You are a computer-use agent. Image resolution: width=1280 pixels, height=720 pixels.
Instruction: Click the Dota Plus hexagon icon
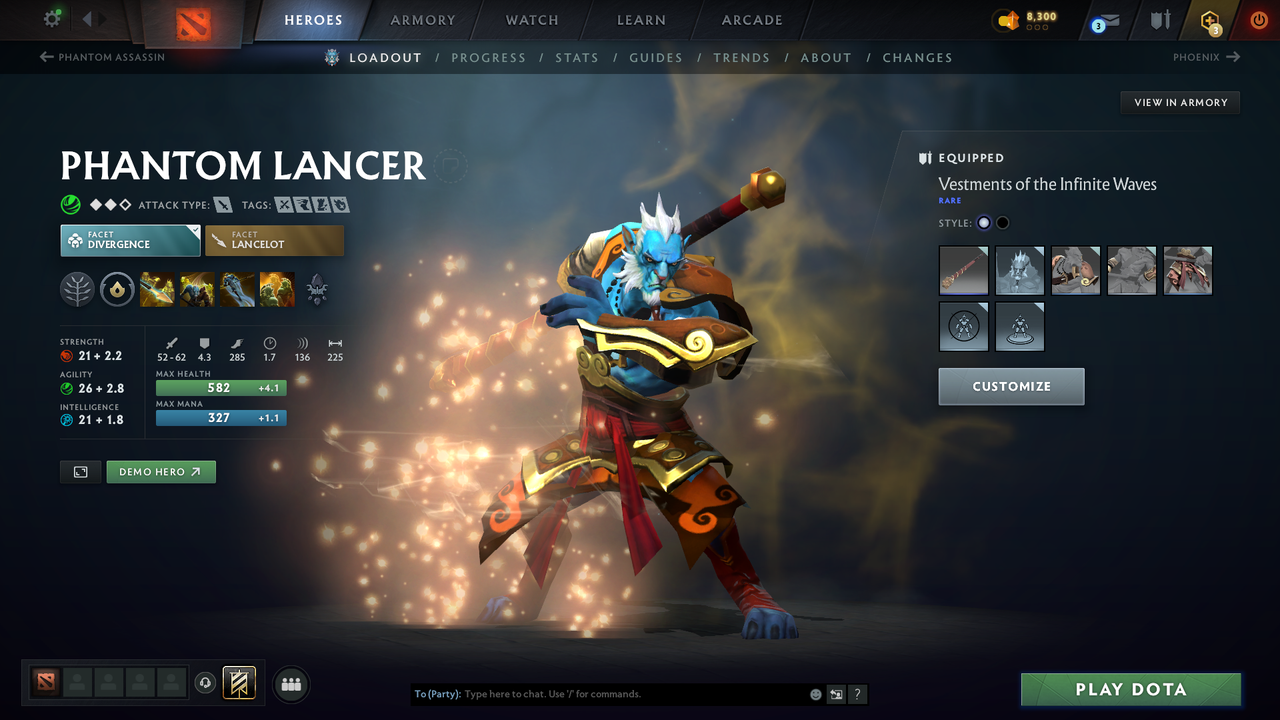pos(1210,20)
